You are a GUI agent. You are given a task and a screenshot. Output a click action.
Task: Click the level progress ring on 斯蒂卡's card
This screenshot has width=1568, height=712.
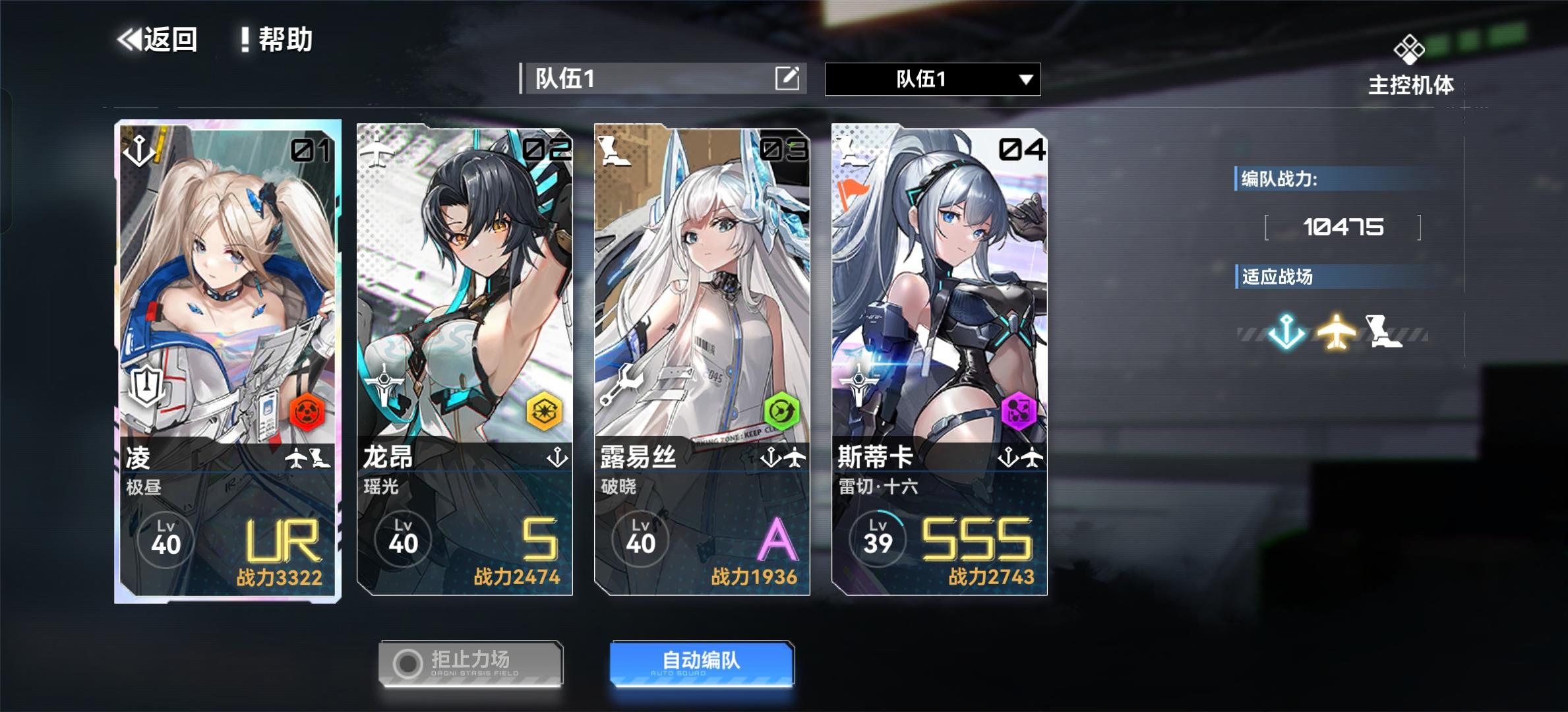pyautogui.click(x=879, y=539)
